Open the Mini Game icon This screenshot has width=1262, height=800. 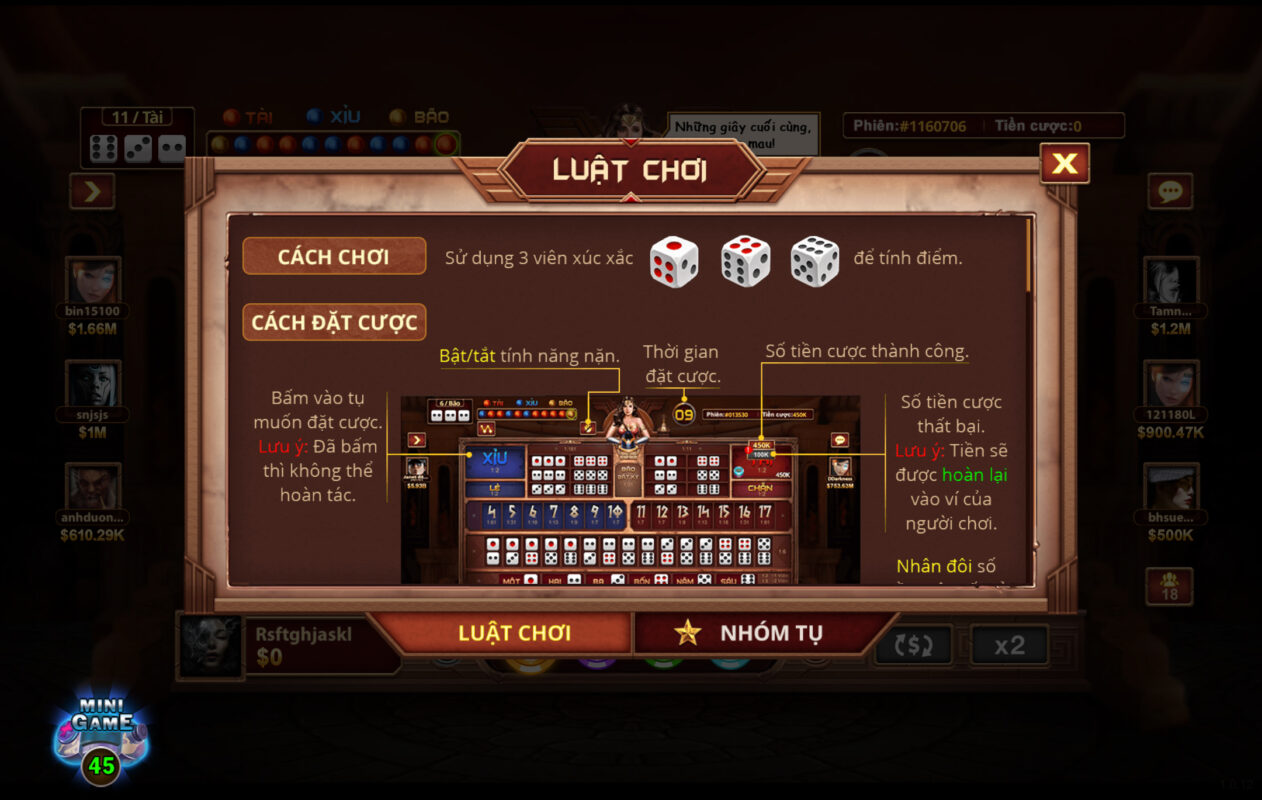[x=101, y=736]
